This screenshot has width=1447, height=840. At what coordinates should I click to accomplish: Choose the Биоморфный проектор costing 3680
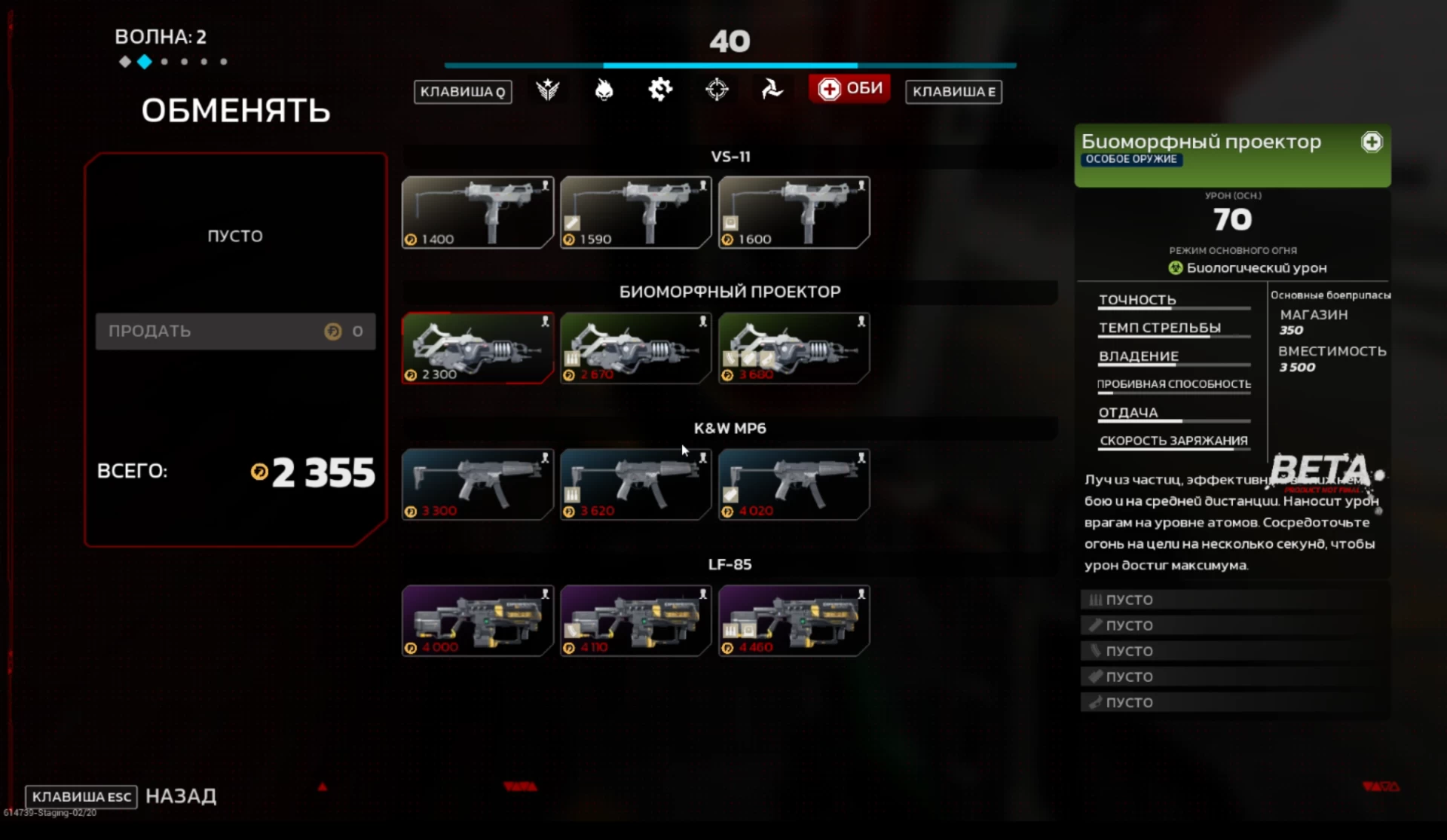point(794,348)
